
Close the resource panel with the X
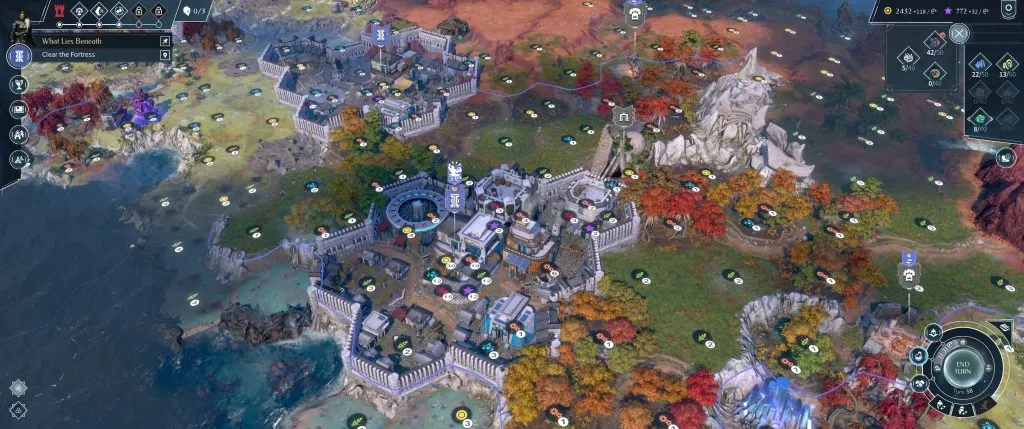tap(958, 33)
